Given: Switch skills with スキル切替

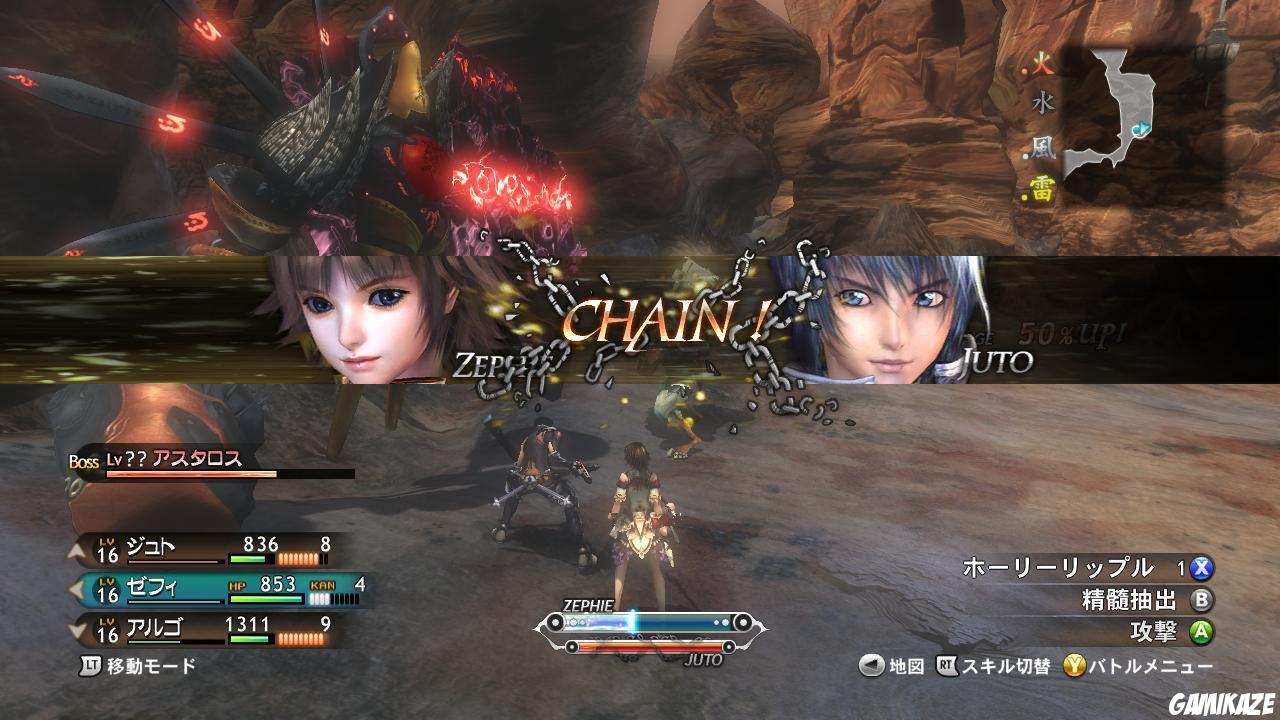Looking at the screenshot, I should [x=993, y=667].
